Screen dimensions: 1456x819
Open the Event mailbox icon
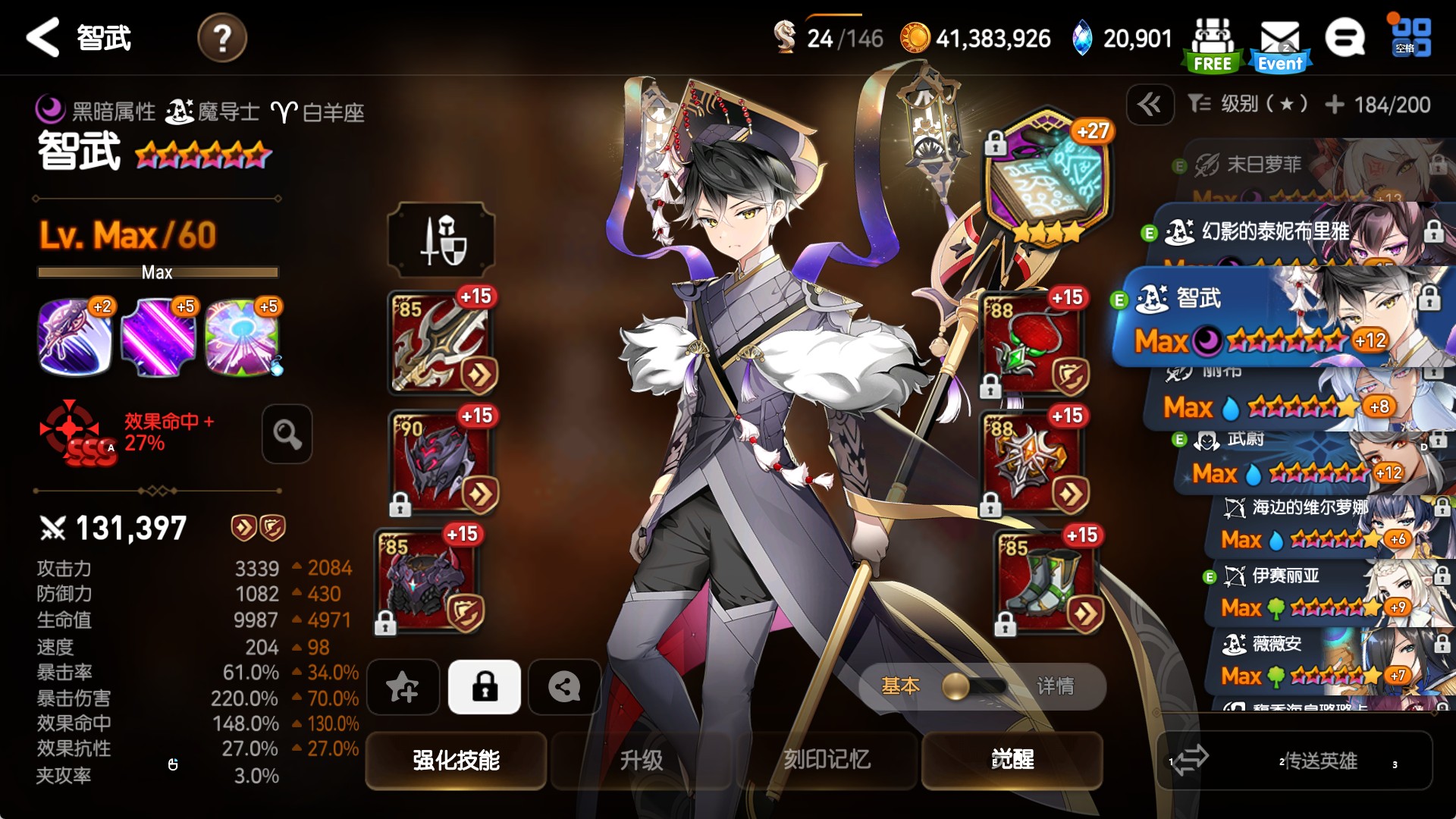[1280, 45]
